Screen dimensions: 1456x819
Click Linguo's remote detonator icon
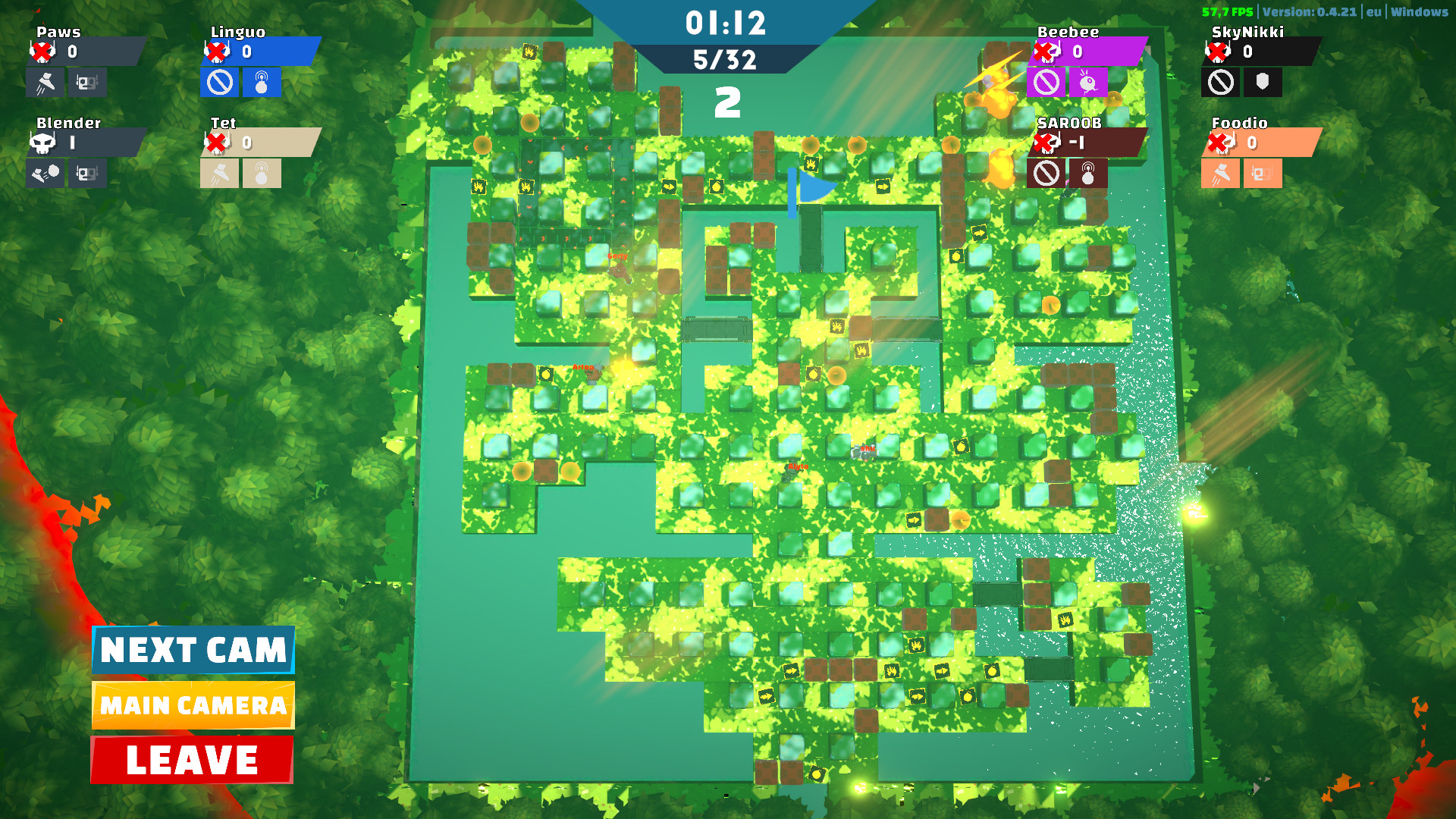click(262, 83)
